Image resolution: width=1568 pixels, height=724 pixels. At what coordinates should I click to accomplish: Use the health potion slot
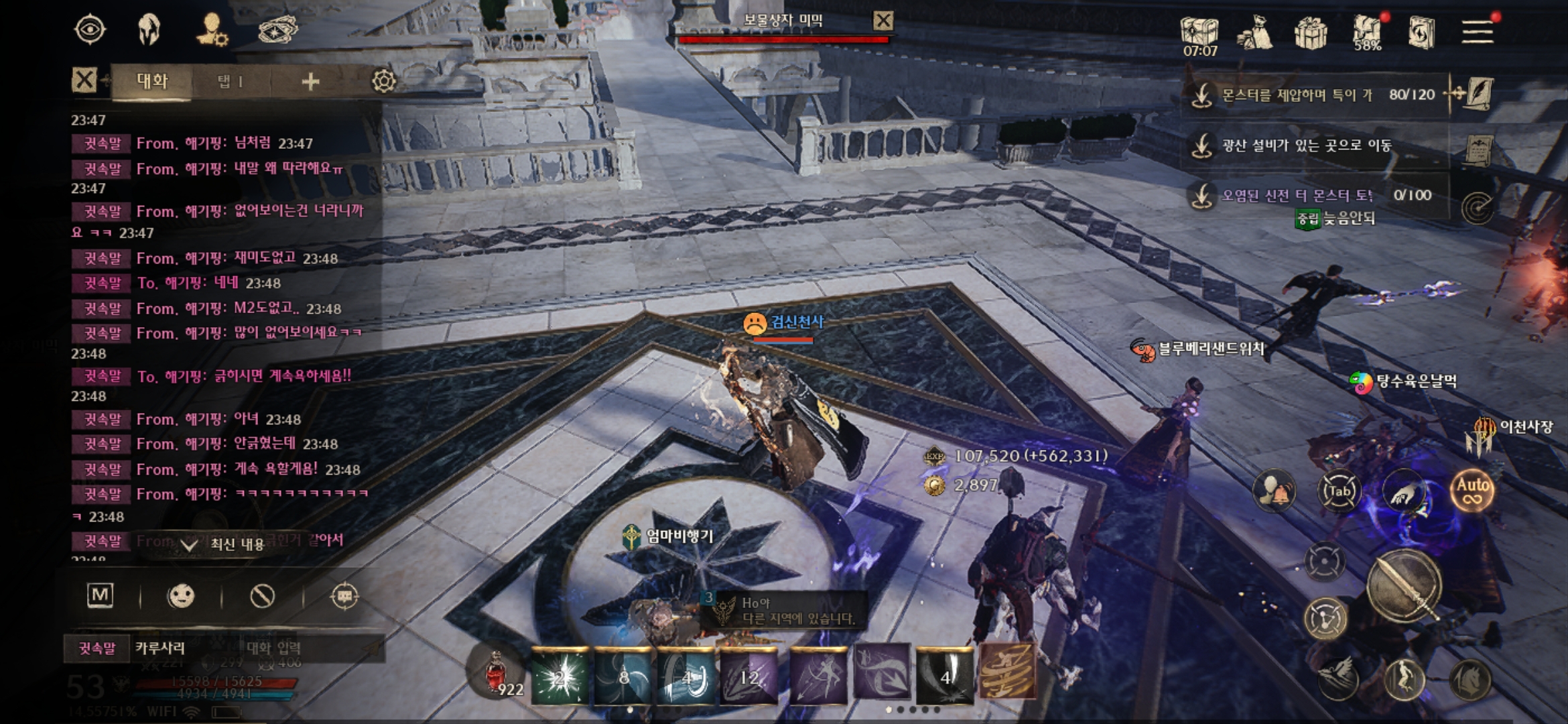[497, 674]
